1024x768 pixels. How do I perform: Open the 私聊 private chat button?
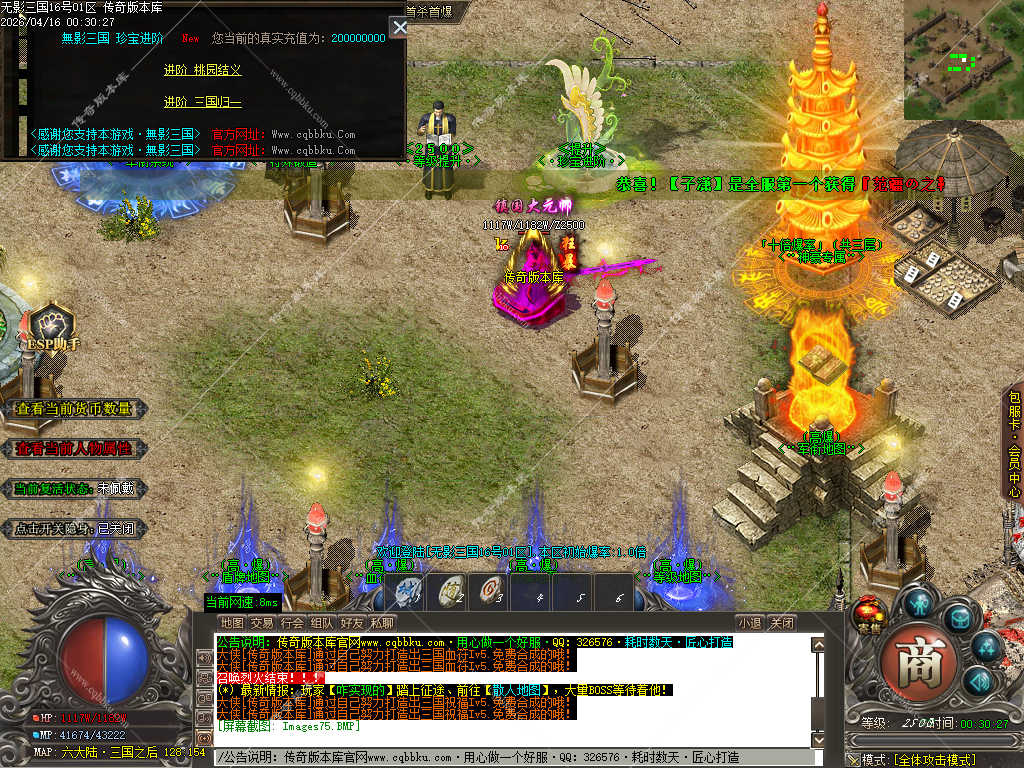click(x=382, y=623)
